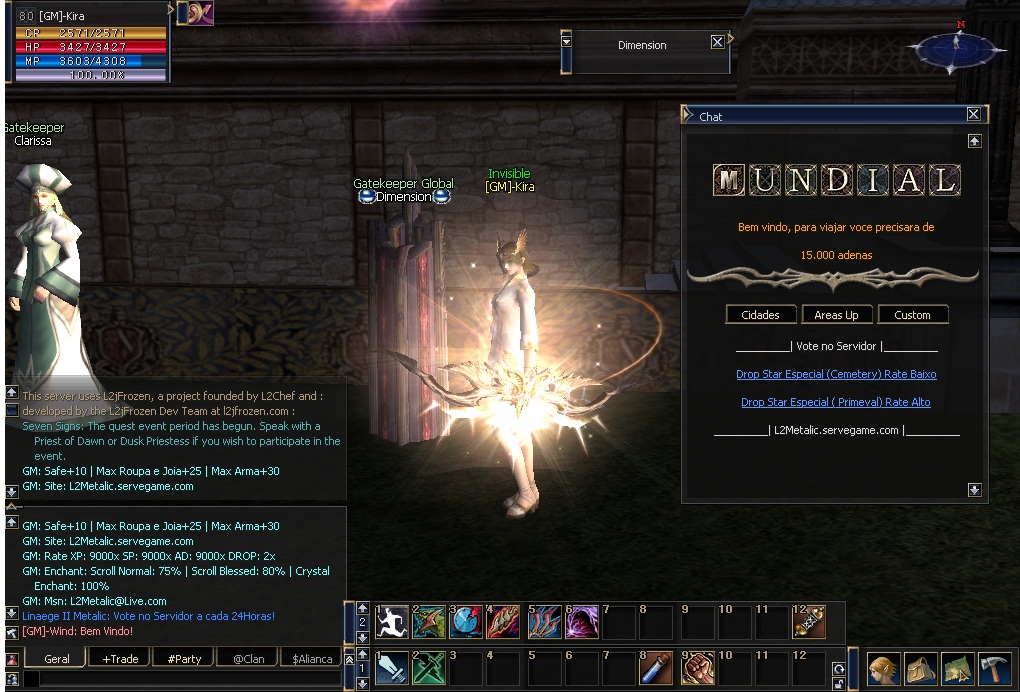Open the inventory bag icon

[x=920, y=668]
